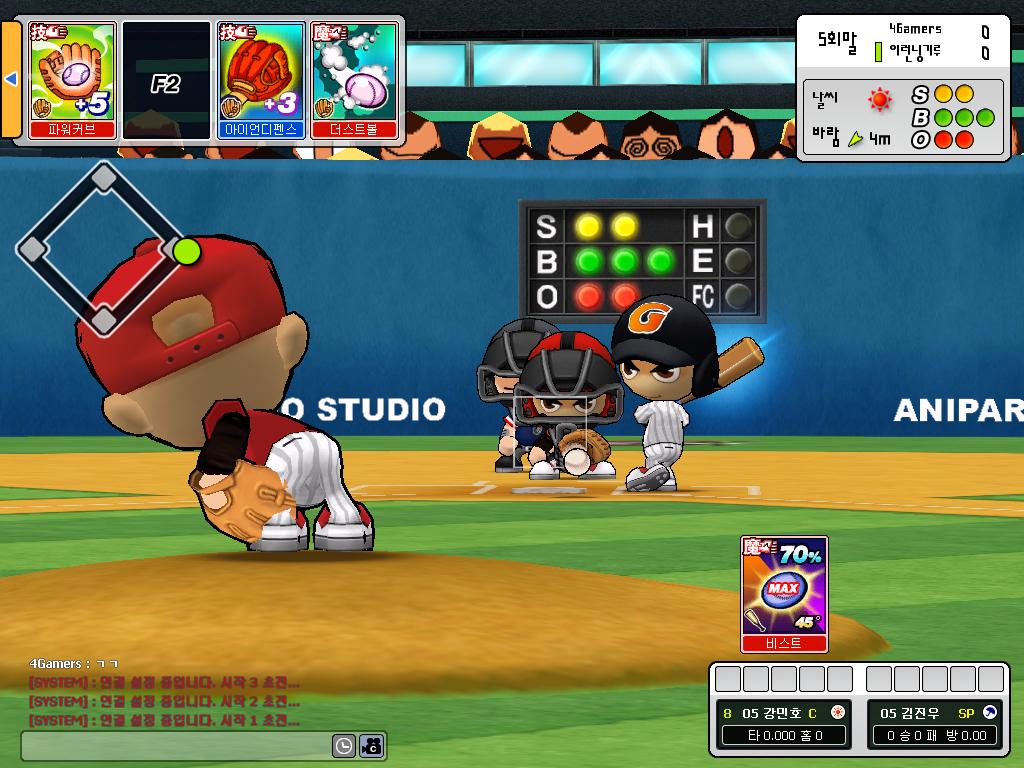Activate the 비스트 MAX batter card

click(784, 592)
